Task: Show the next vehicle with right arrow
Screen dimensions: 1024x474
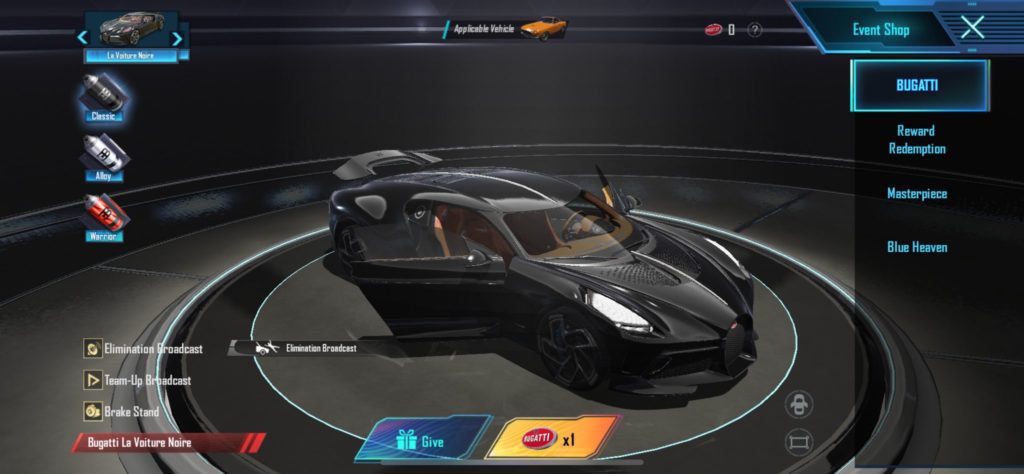Action: point(177,38)
